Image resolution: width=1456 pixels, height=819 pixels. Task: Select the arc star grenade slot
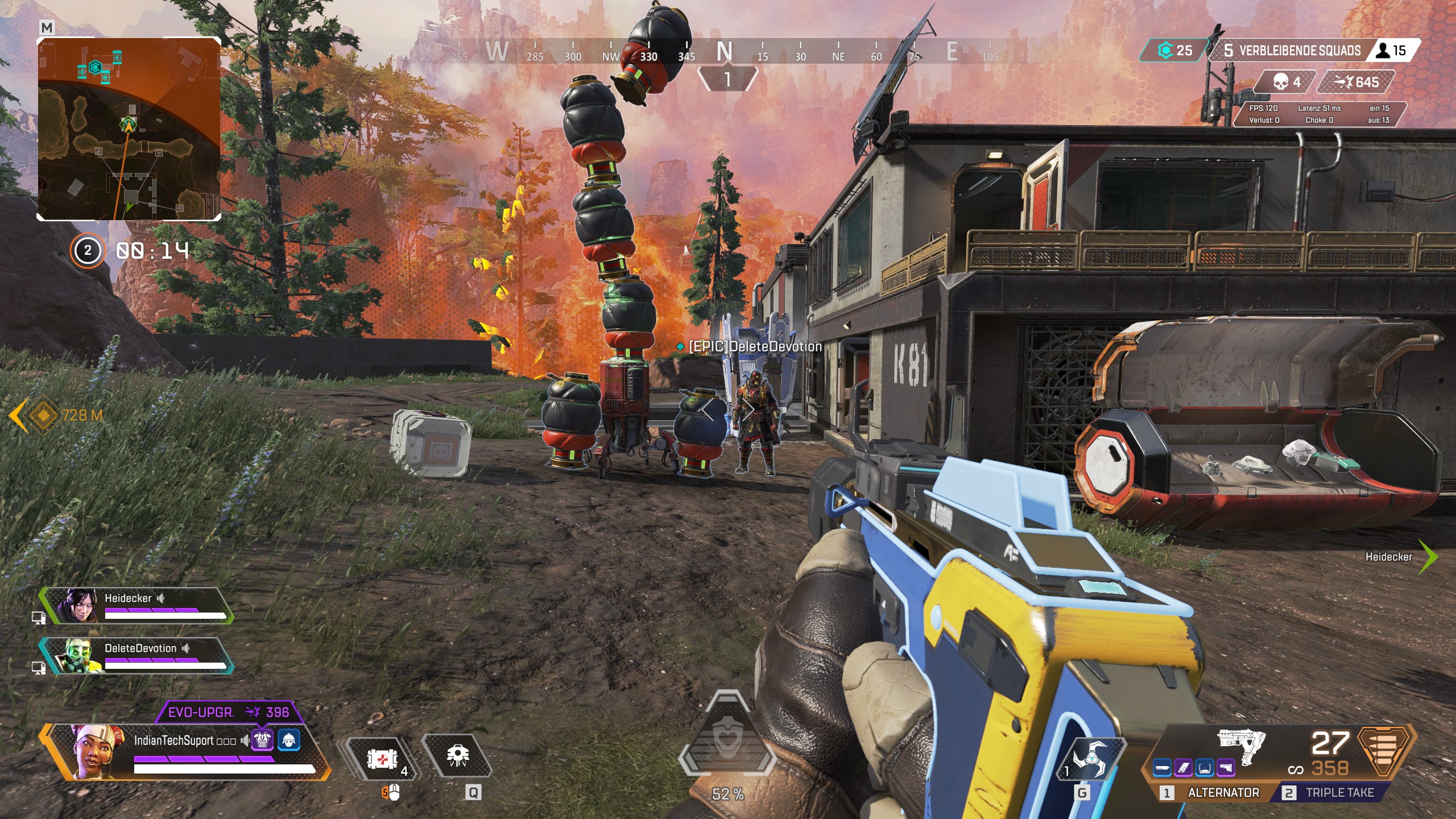[1090, 759]
